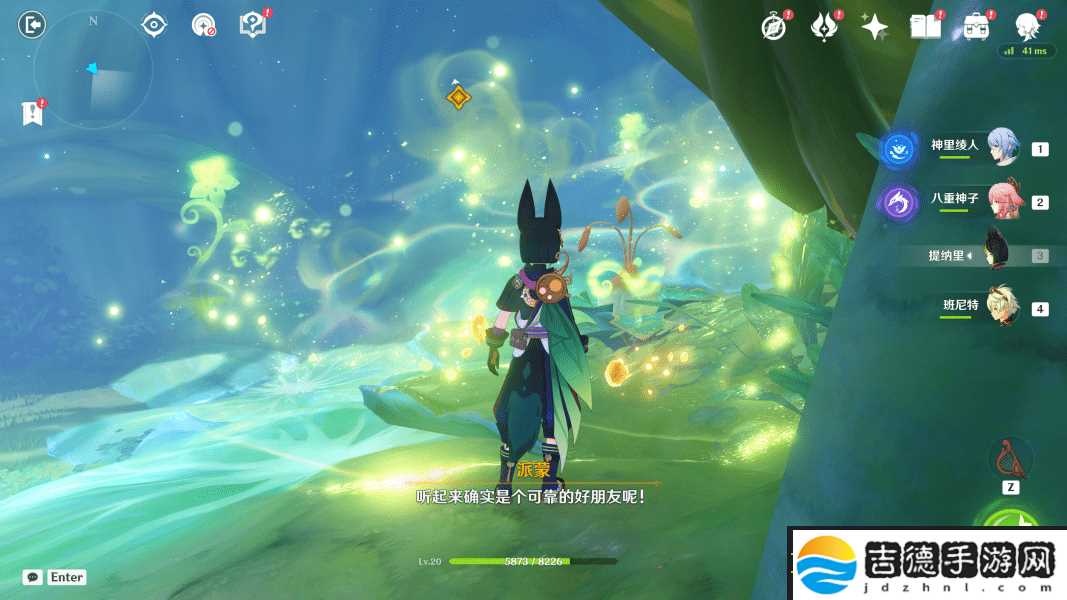The width and height of the screenshot is (1067, 600).
Task: Click the exit door icon
Action: click(x=32, y=25)
